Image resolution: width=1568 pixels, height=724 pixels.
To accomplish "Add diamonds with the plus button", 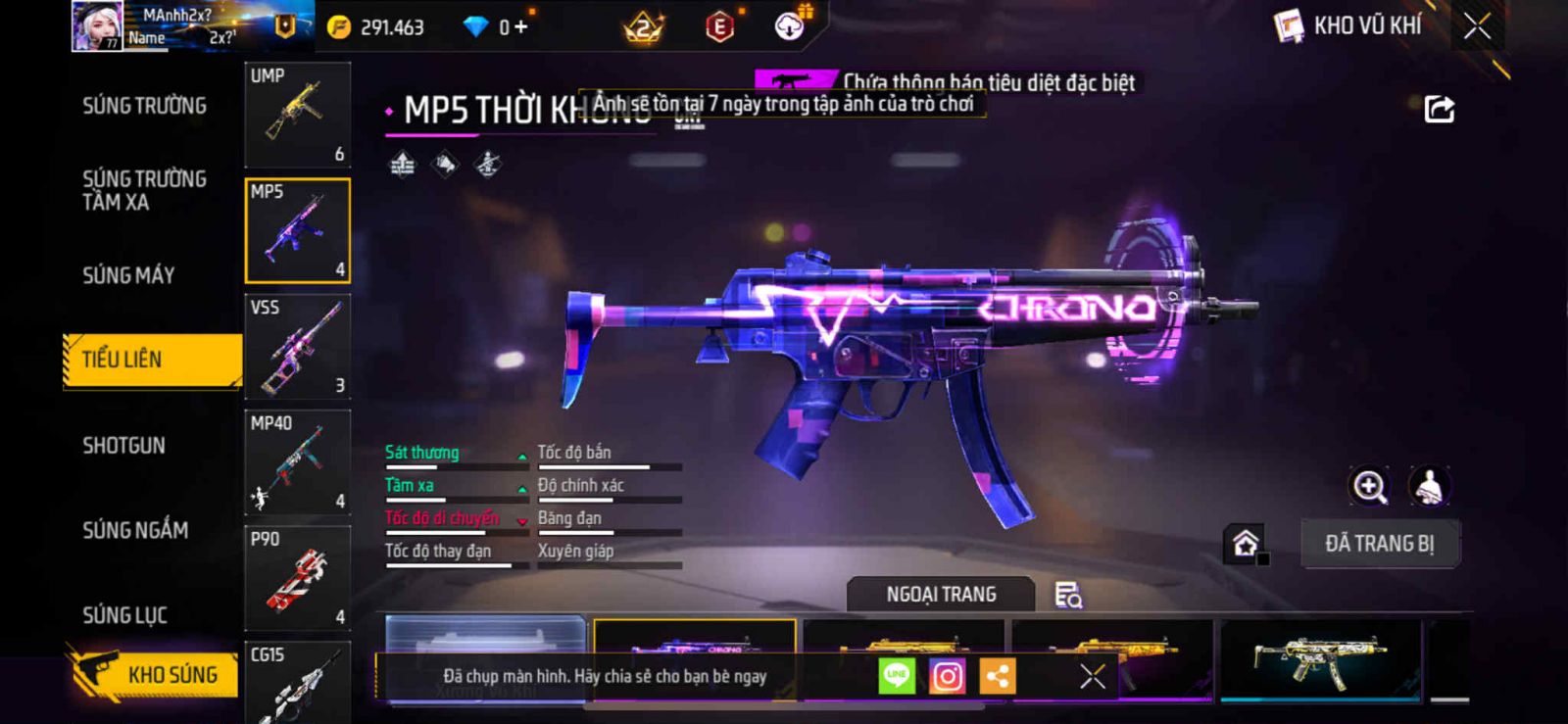I will (x=520, y=27).
